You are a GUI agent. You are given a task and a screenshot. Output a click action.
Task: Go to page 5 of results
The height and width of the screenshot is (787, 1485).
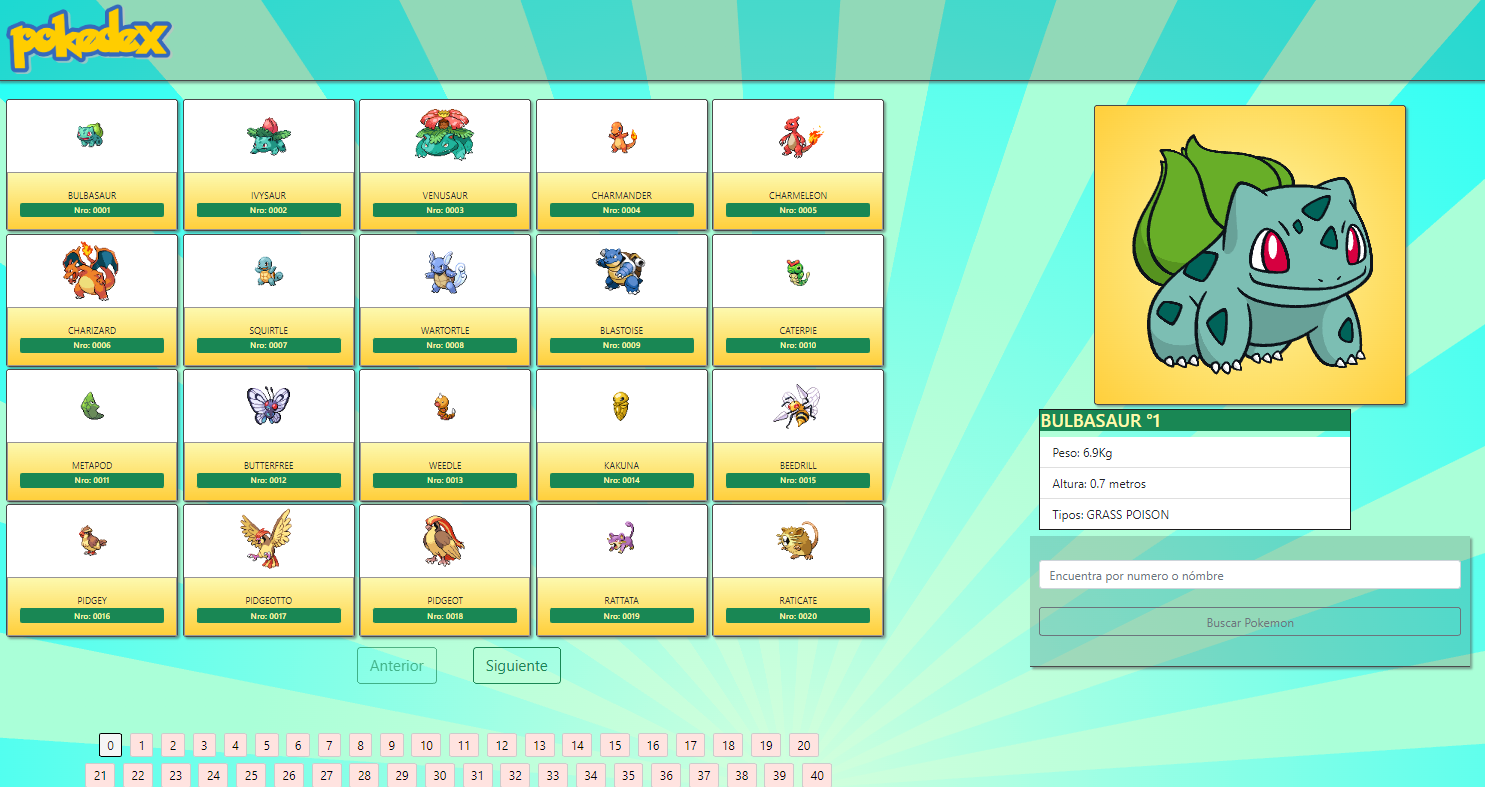[x=266, y=745]
